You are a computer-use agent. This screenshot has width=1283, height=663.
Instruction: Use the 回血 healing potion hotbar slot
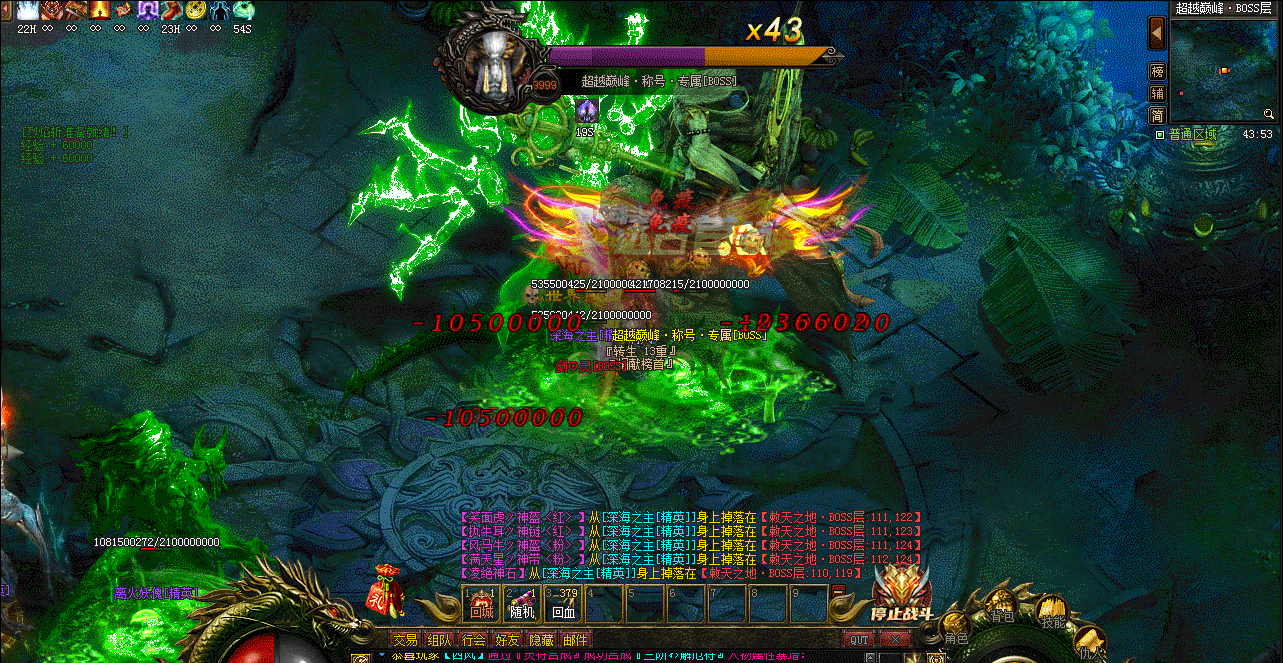(563, 605)
